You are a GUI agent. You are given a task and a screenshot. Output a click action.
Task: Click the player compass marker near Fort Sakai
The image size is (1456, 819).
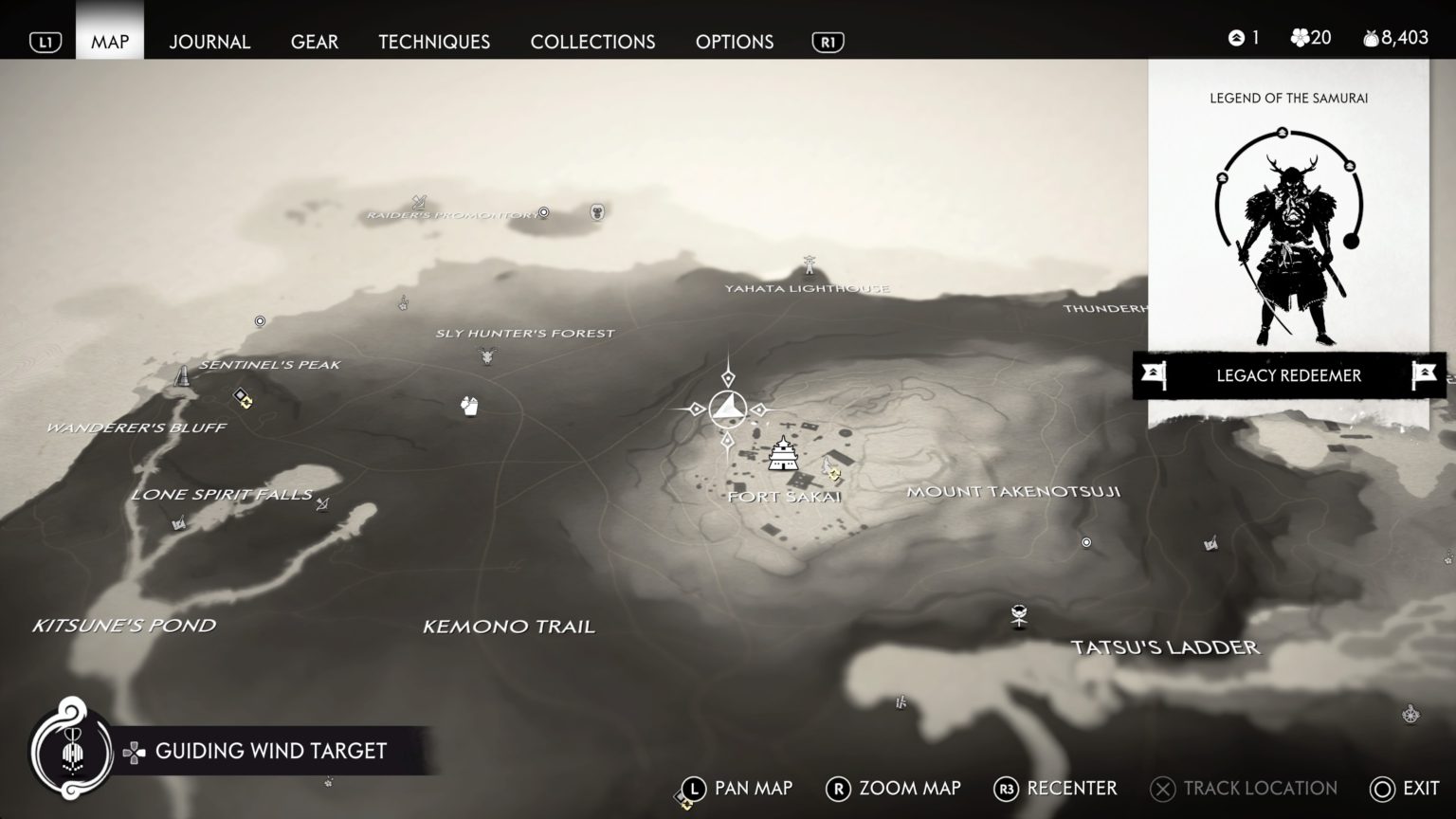click(727, 408)
